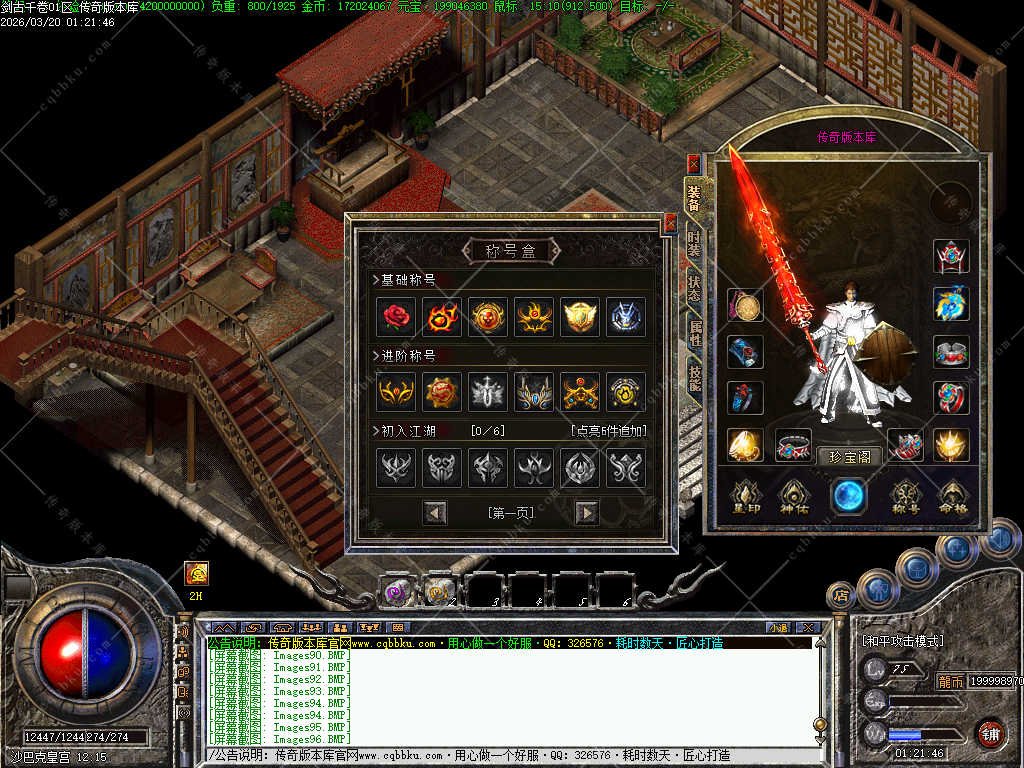Open the 神佑 divine blessing menu
The width and height of the screenshot is (1024, 768).
(x=795, y=497)
